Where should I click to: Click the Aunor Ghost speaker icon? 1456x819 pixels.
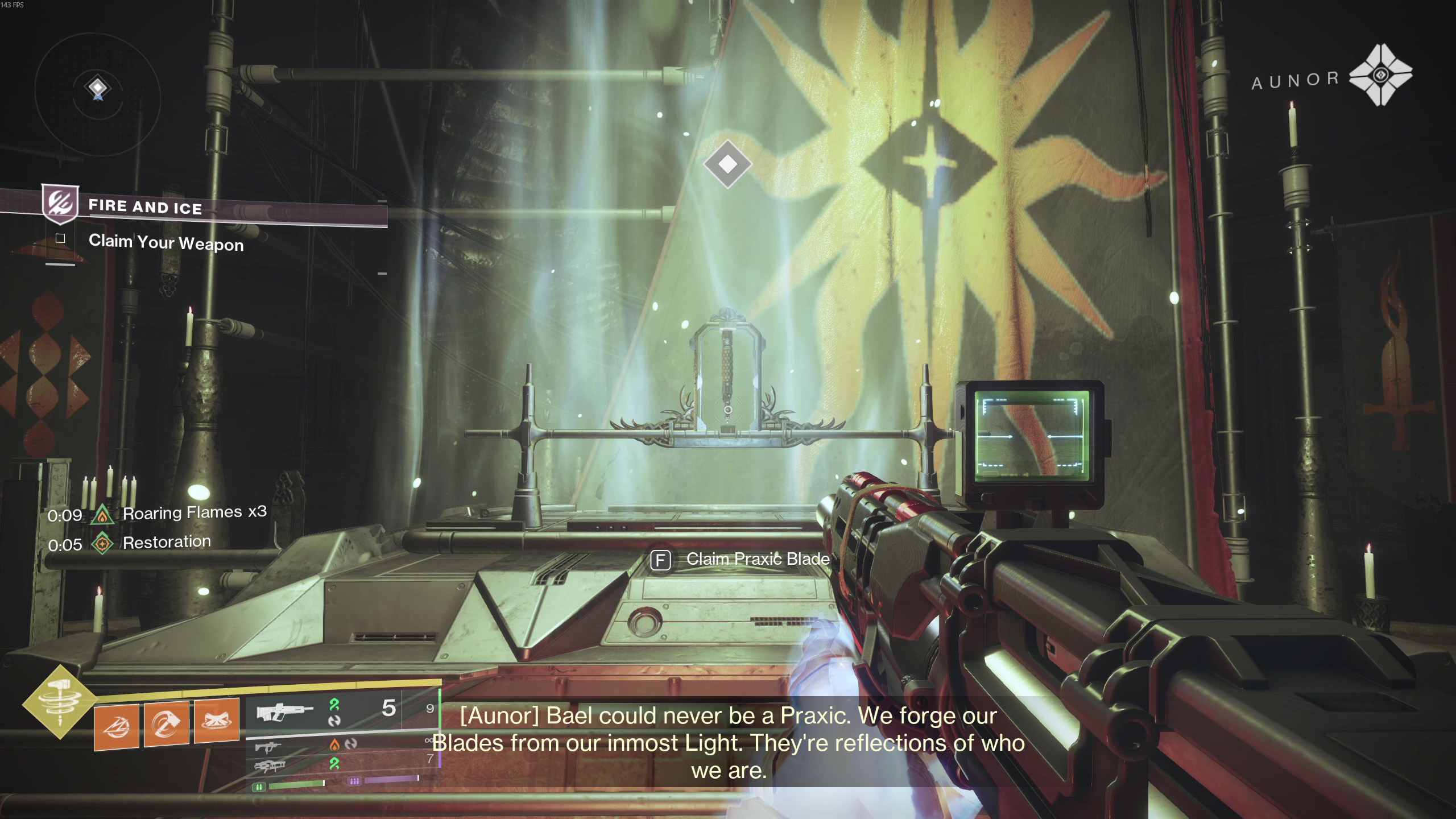point(1380,75)
